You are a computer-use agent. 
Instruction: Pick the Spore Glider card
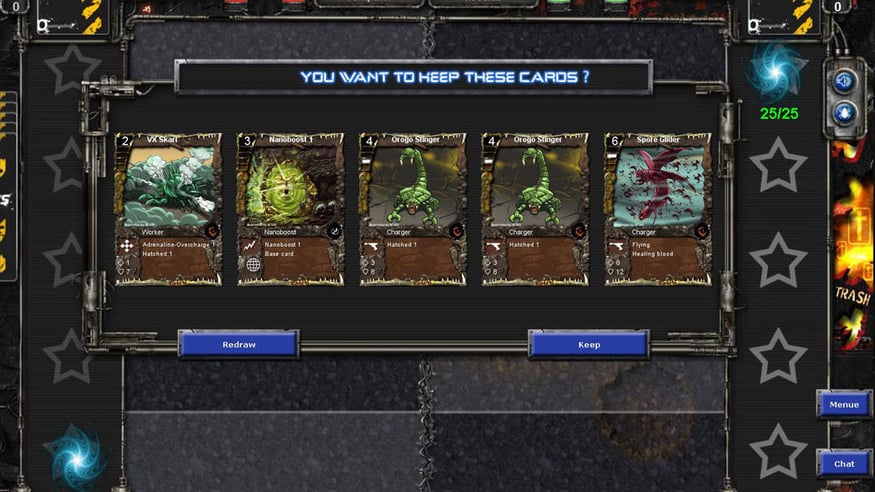pos(657,209)
